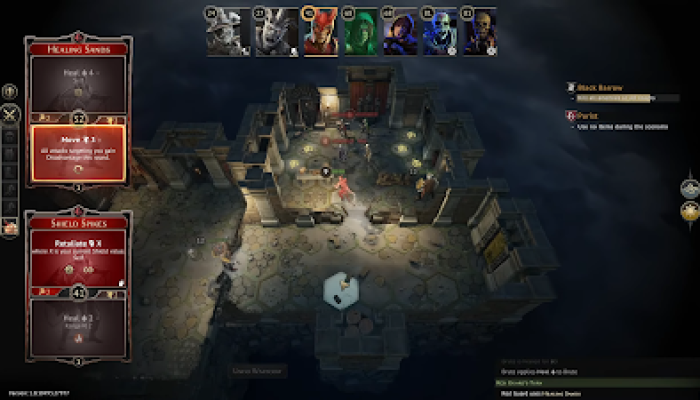Viewport: 700px width, 400px height.
Task: Click the red-haired hero portrait in initiative bar
Action: coord(321,32)
